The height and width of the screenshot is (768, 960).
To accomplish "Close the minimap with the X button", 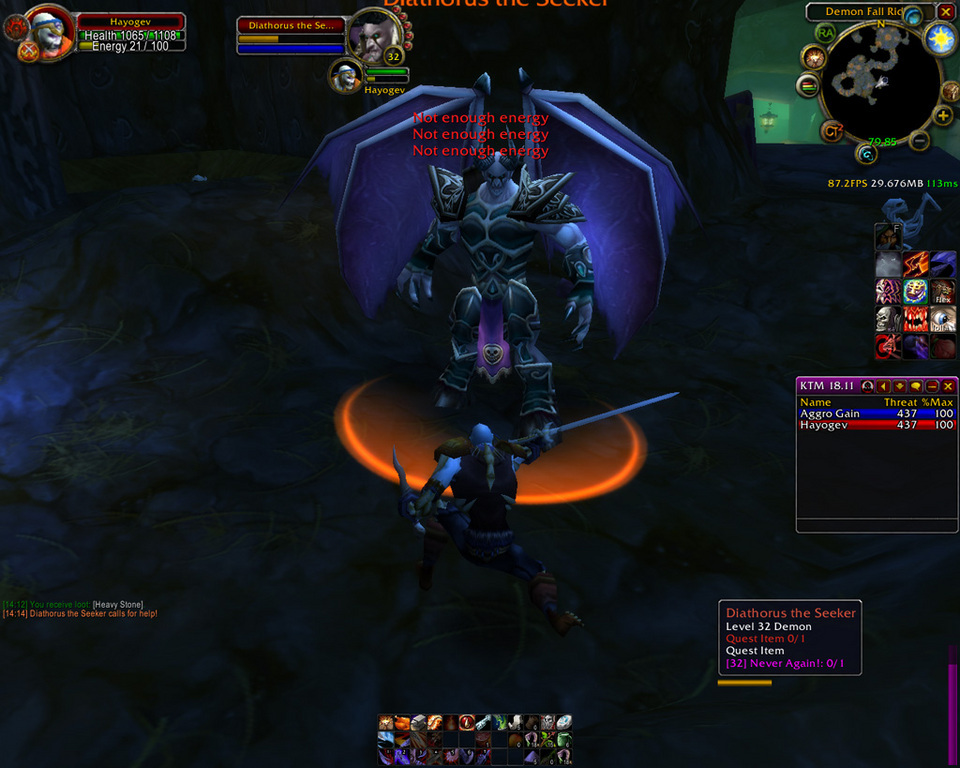I will pyautogui.click(x=945, y=11).
